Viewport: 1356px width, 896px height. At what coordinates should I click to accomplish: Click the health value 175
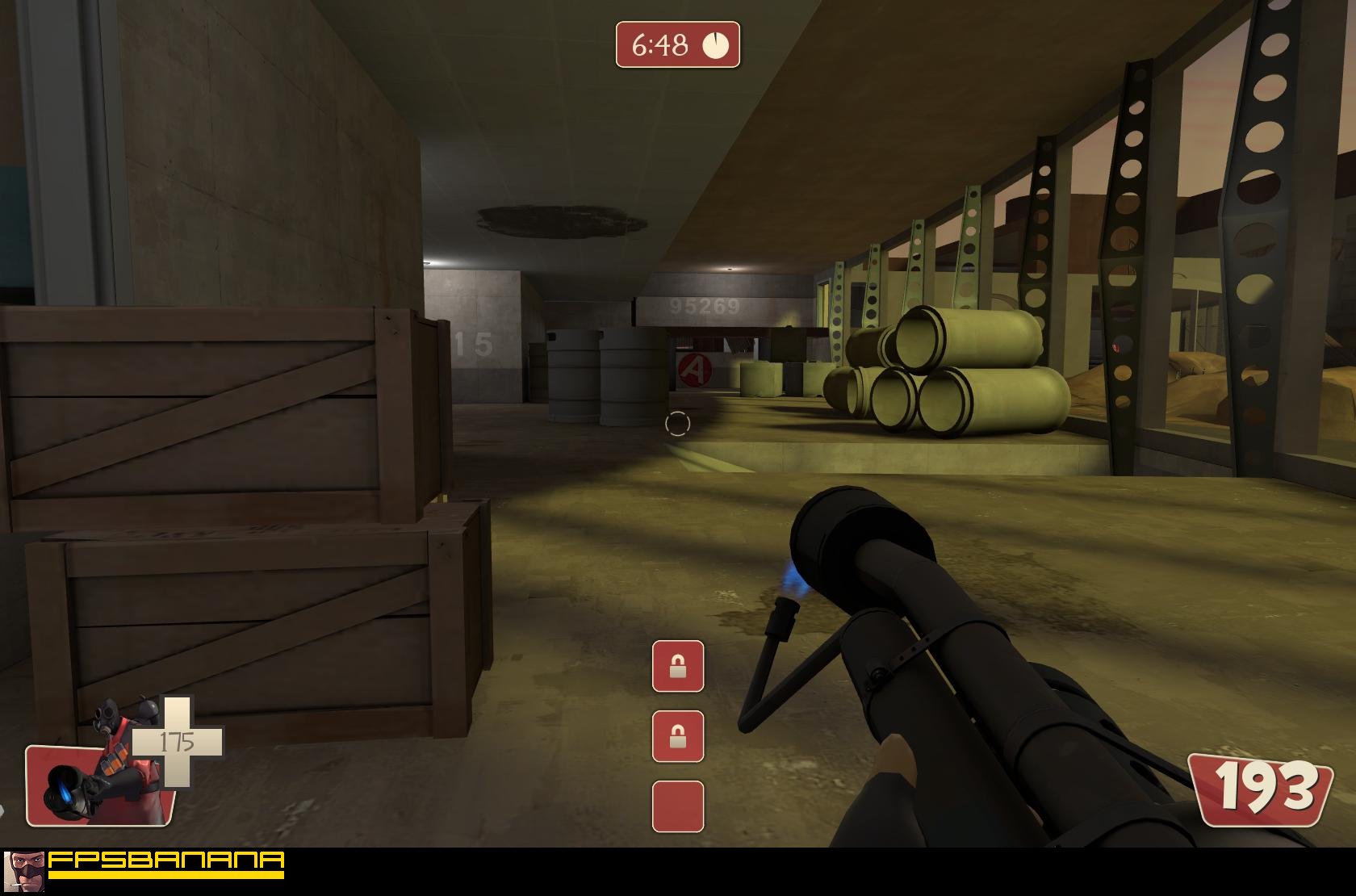tap(179, 739)
